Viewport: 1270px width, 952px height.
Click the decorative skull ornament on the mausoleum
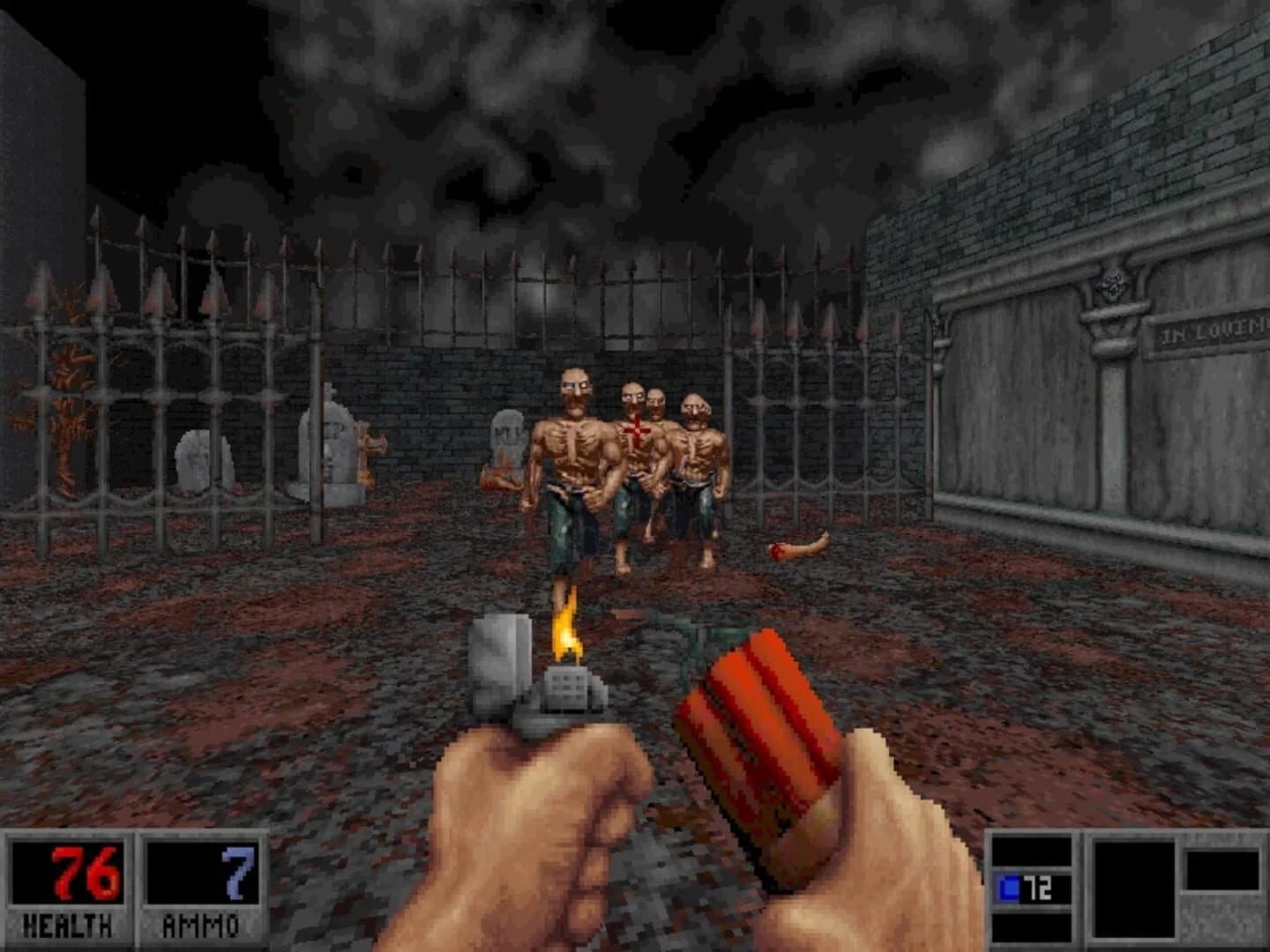(x=1113, y=285)
